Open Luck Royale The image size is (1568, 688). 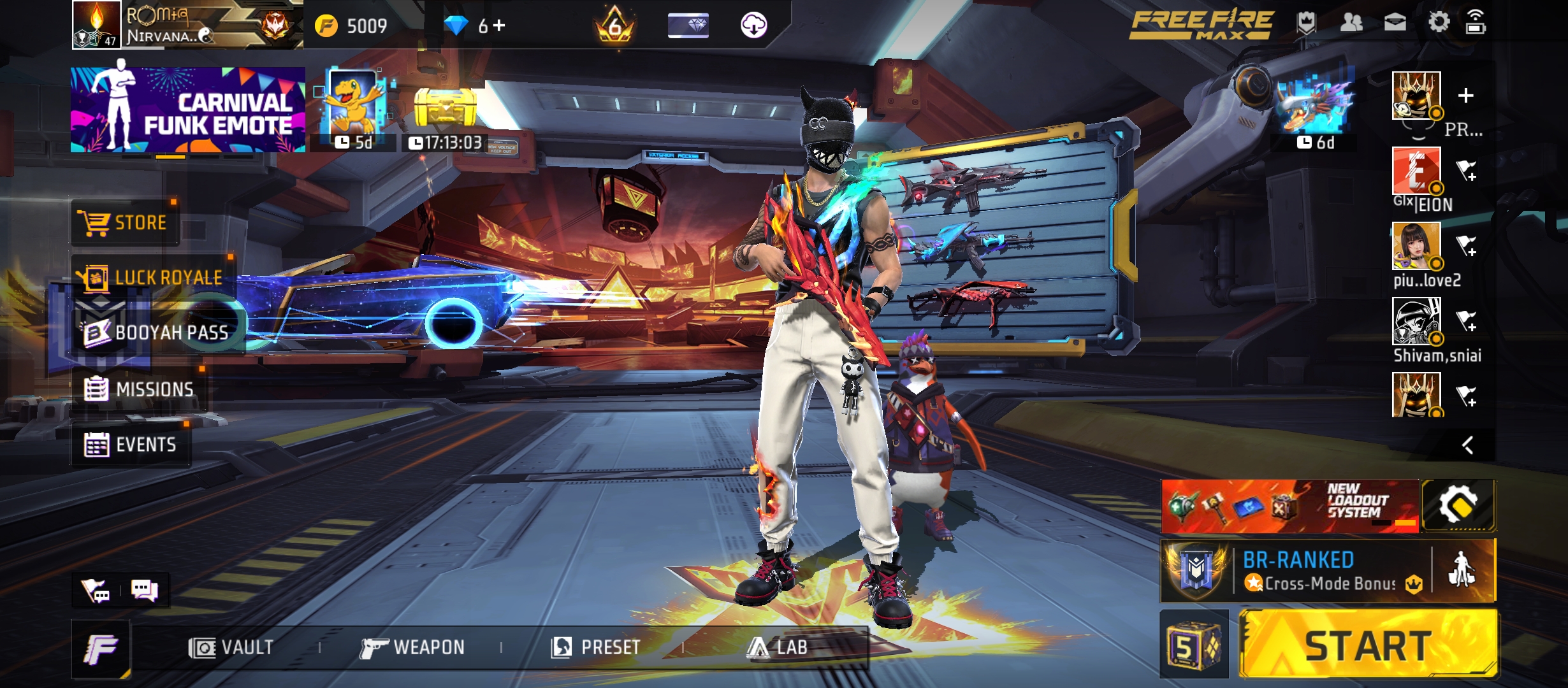pos(150,276)
